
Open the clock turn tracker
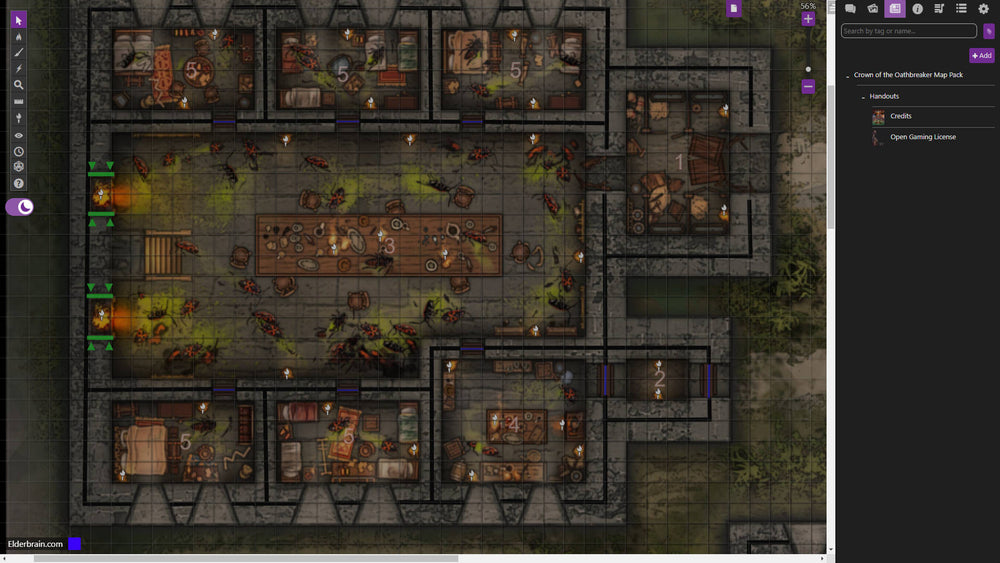coord(18,151)
